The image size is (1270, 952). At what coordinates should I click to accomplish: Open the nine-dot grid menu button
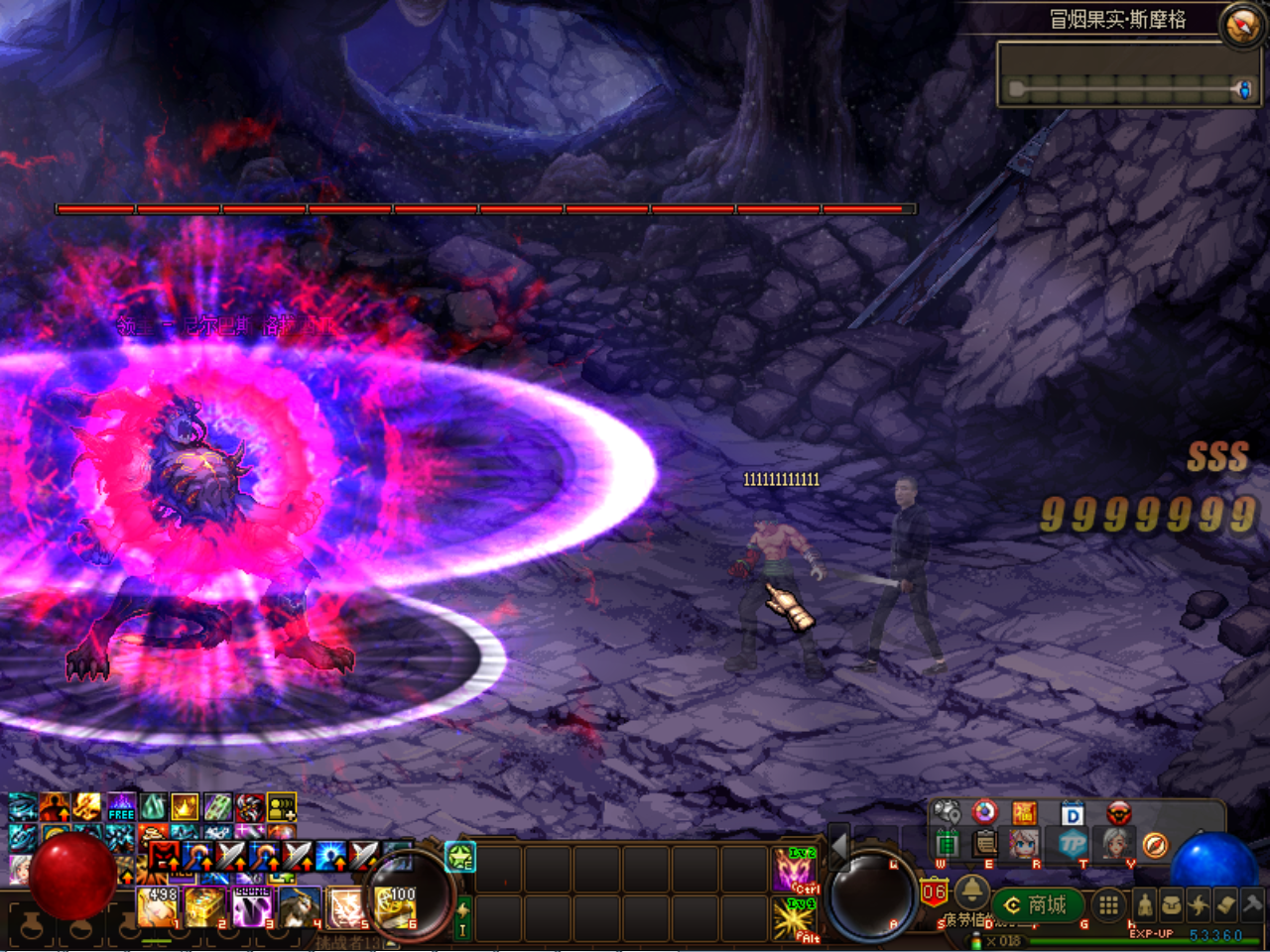[1108, 904]
